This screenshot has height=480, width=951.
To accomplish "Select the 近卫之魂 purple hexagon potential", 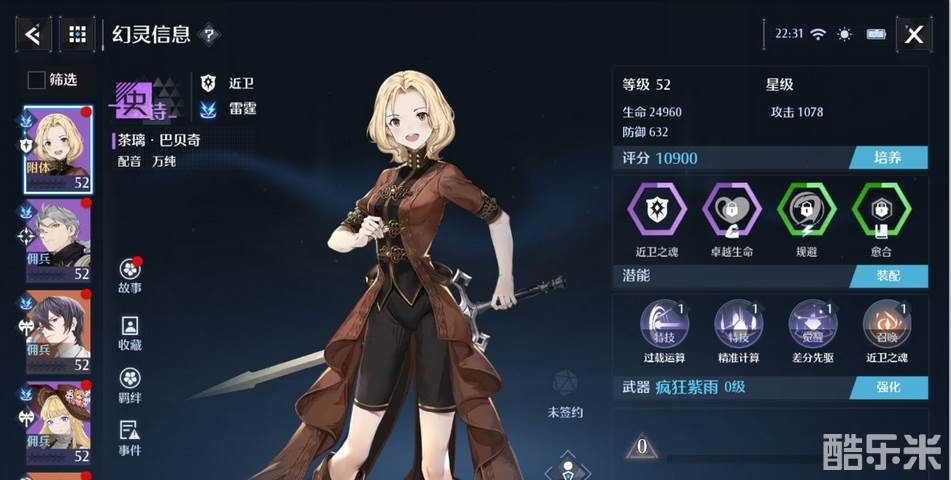I will pos(657,209).
